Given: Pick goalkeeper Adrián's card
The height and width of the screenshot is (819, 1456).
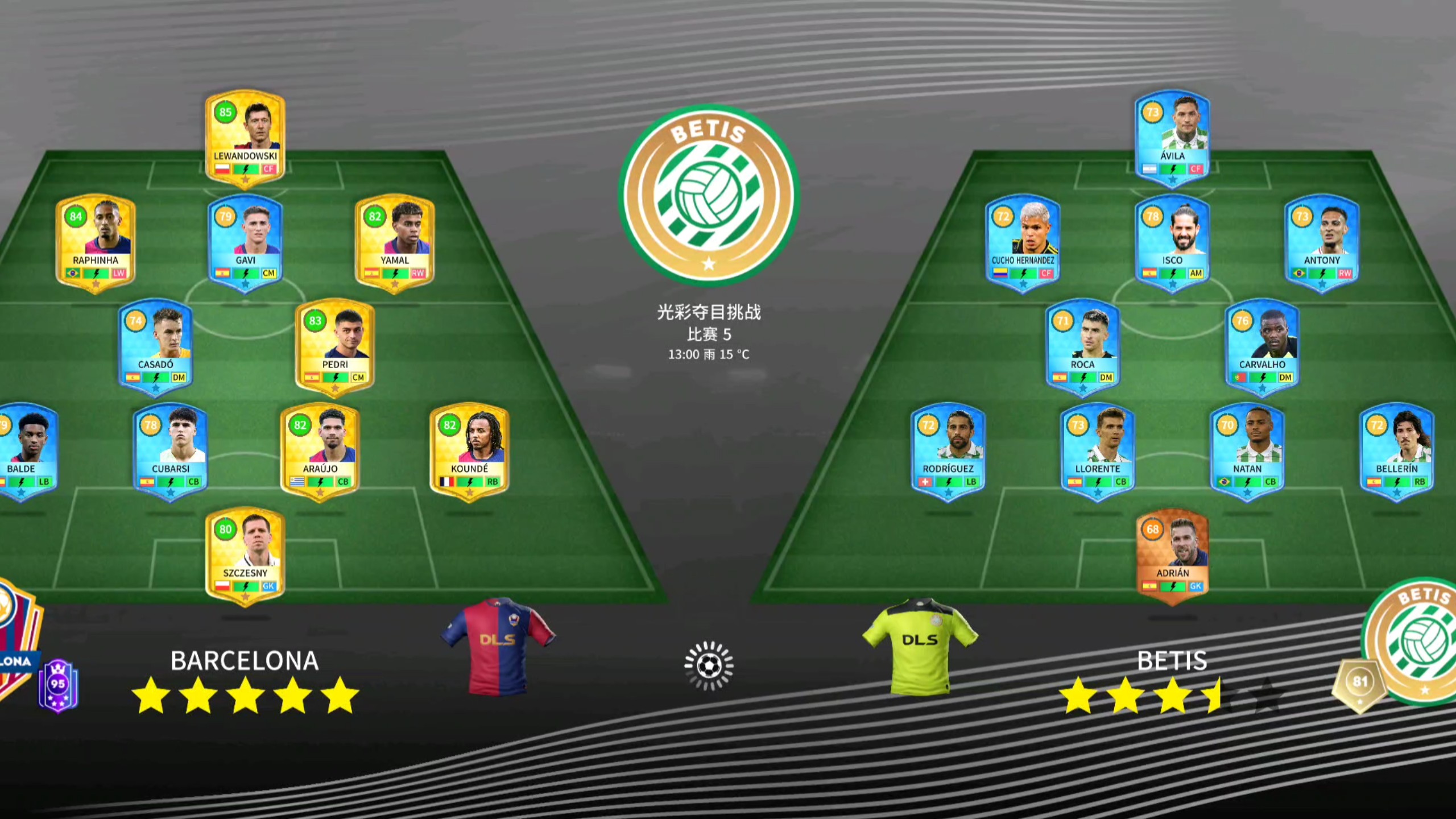Looking at the screenshot, I should (x=1172, y=555).
